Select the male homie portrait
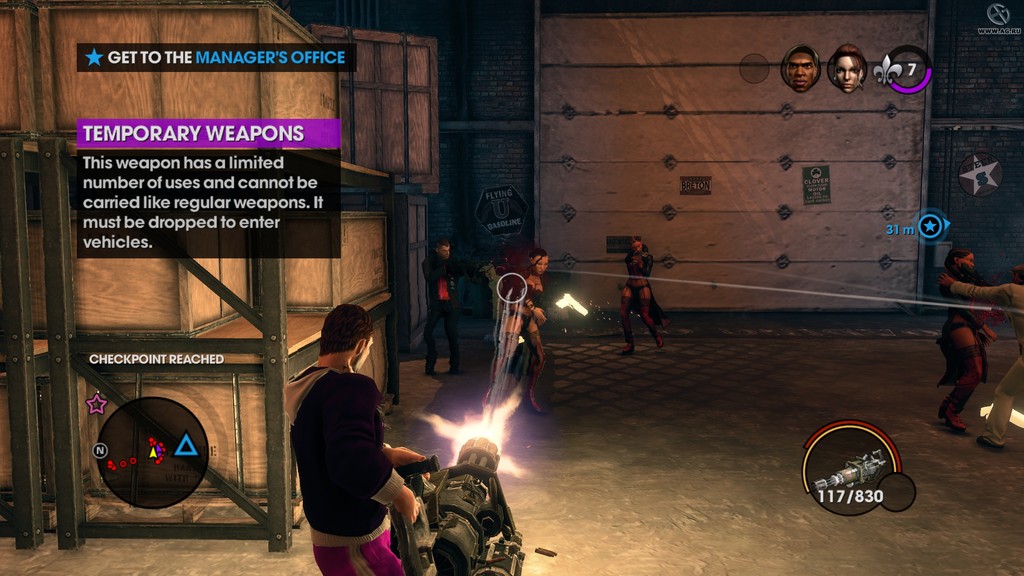 (800, 68)
